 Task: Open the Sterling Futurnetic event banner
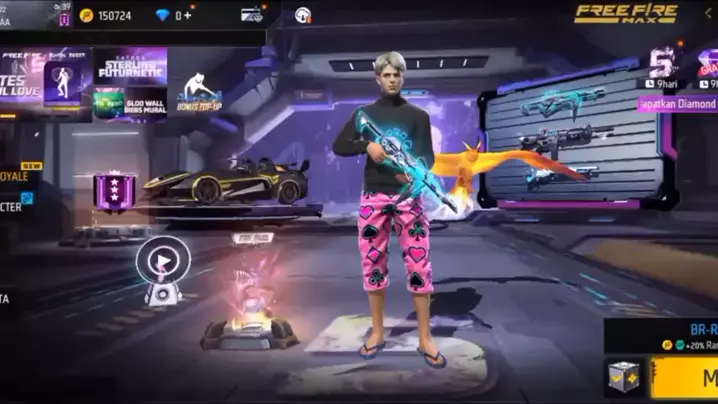(130, 67)
